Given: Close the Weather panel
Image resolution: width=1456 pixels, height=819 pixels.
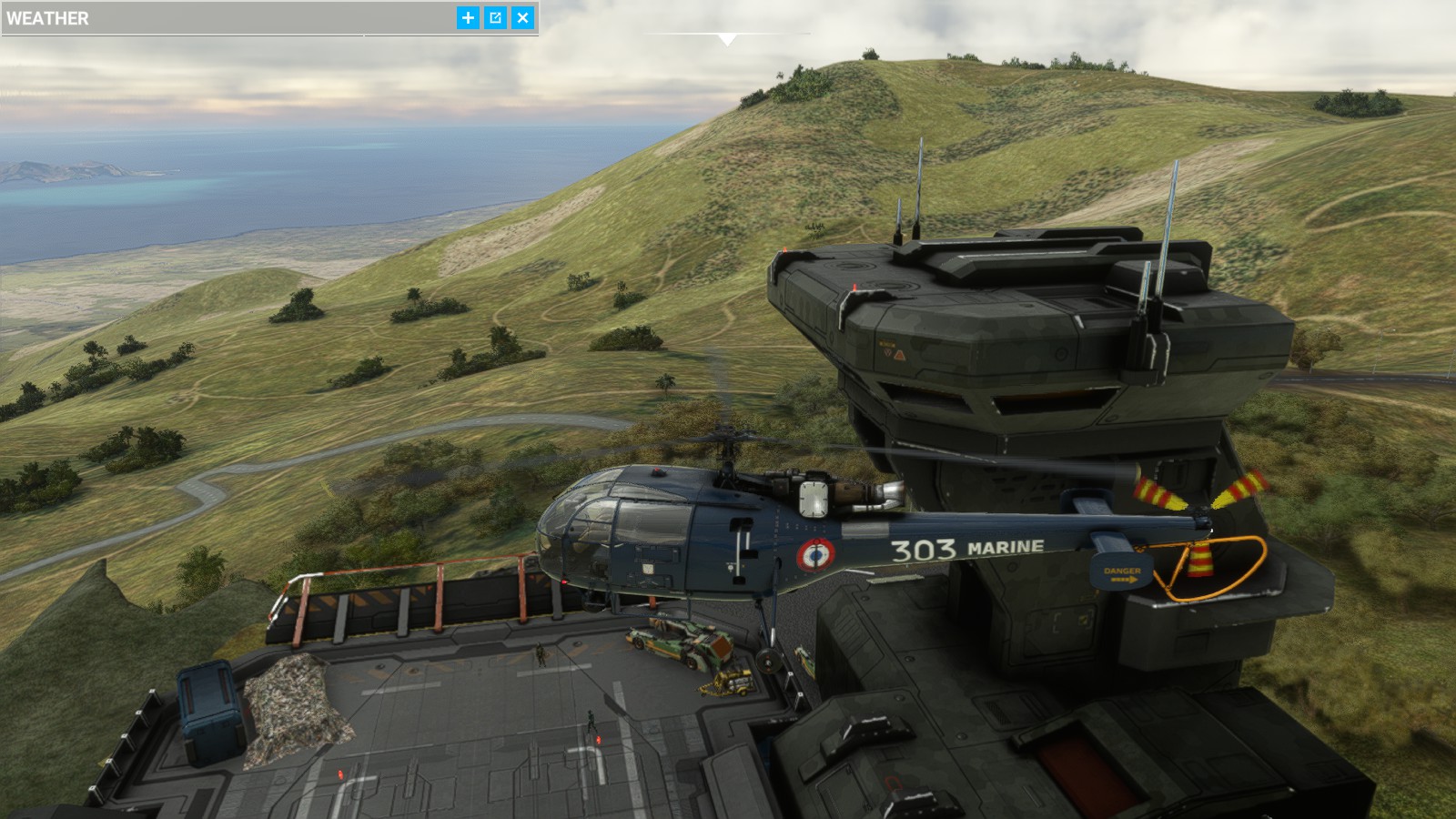Looking at the screenshot, I should click(522, 17).
